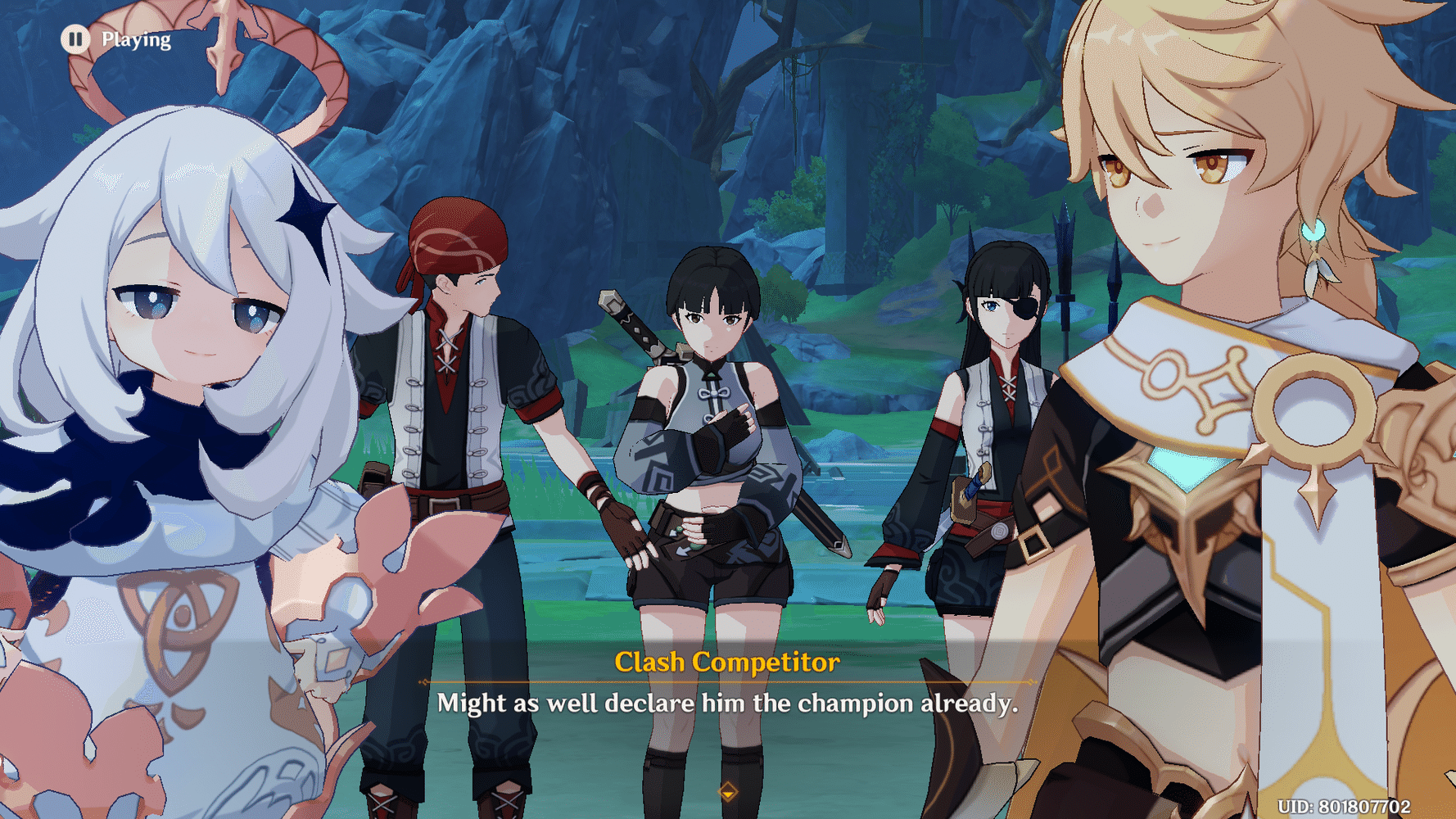Click the diamond marker to advance dialogue
This screenshot has width=1456, height=819.
pyautogui.click(x=727, y=794)
